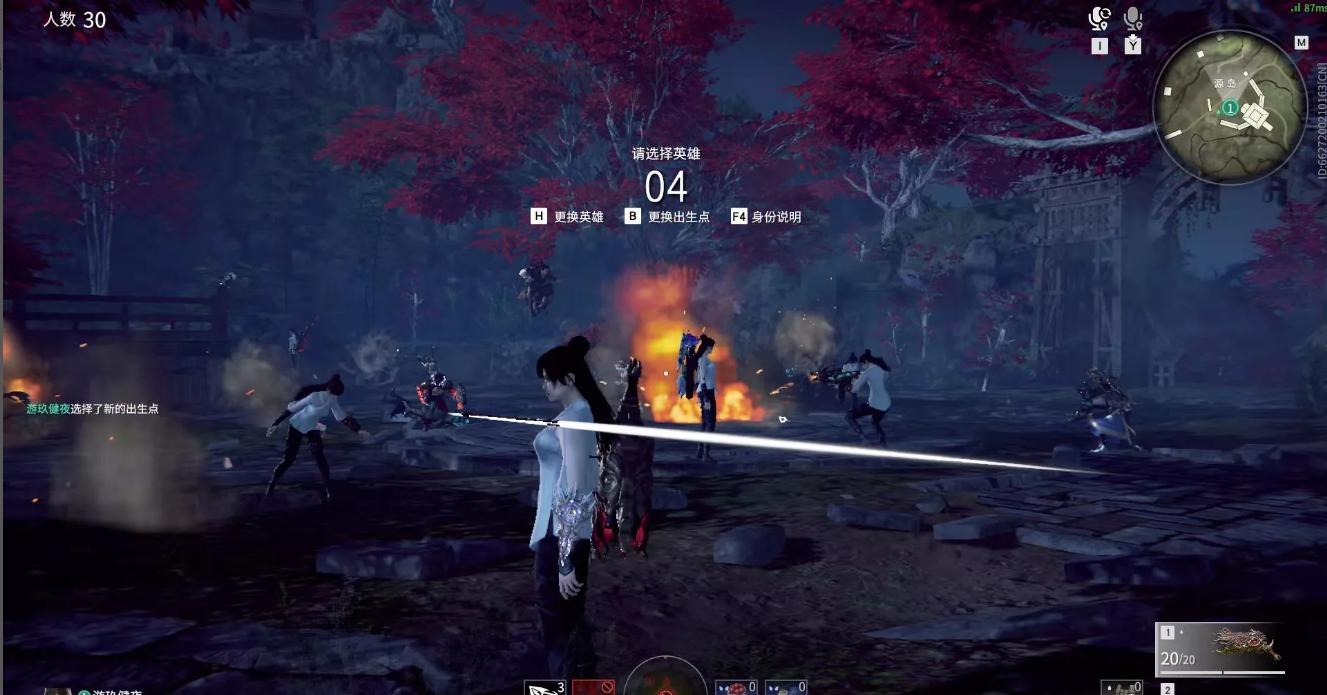Viewport: 1327px width, 695px height.
Task: Select the weapon slot showing 20/20
Action: pos(1220,648)
